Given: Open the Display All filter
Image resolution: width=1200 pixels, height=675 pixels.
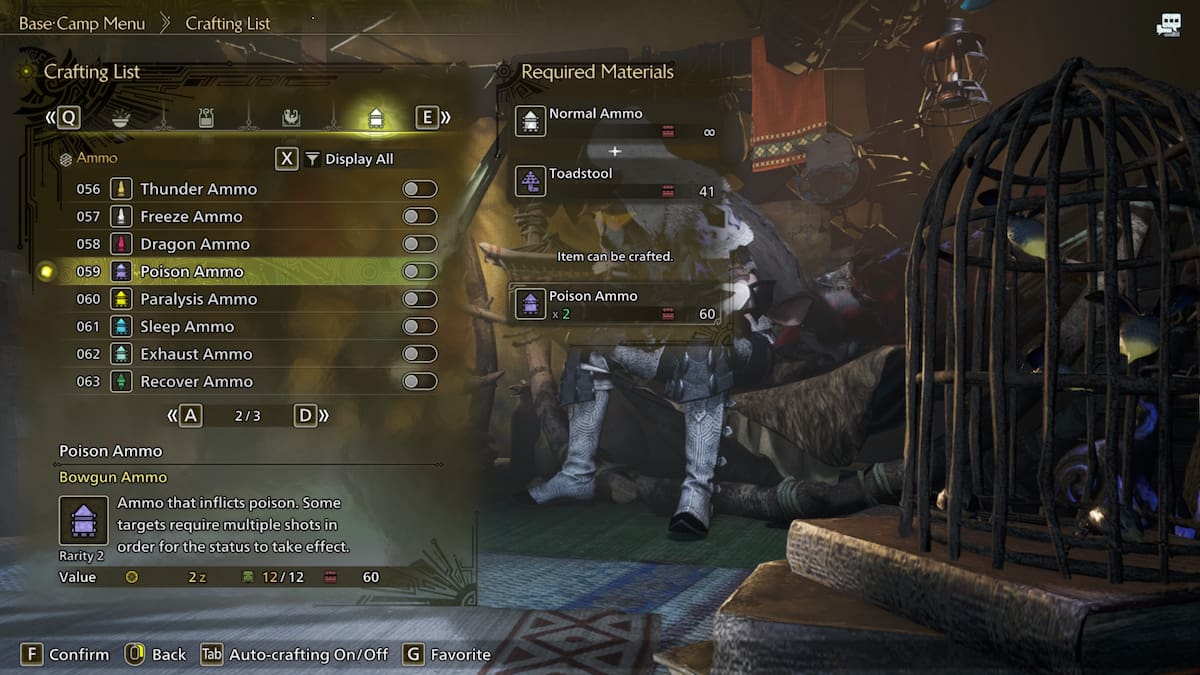Looking at the screenshot, I should 348,159.
